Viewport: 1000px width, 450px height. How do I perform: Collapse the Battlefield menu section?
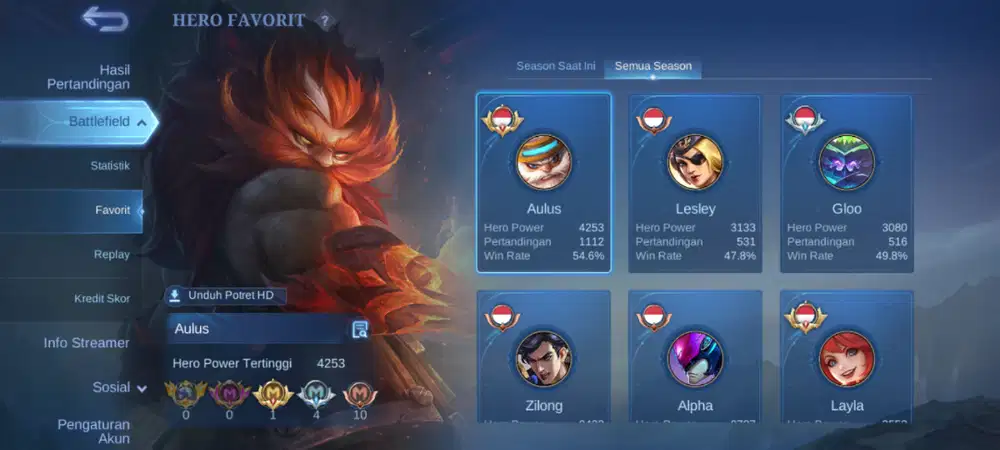(141, 122)
